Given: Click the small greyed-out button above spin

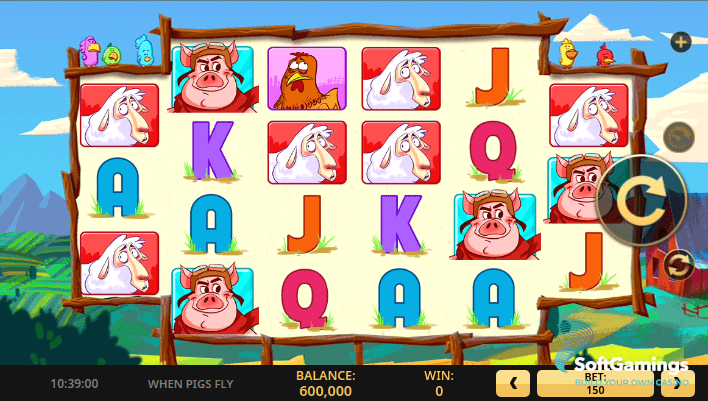Looking at the screenshot, I should (x=677, y=137).
